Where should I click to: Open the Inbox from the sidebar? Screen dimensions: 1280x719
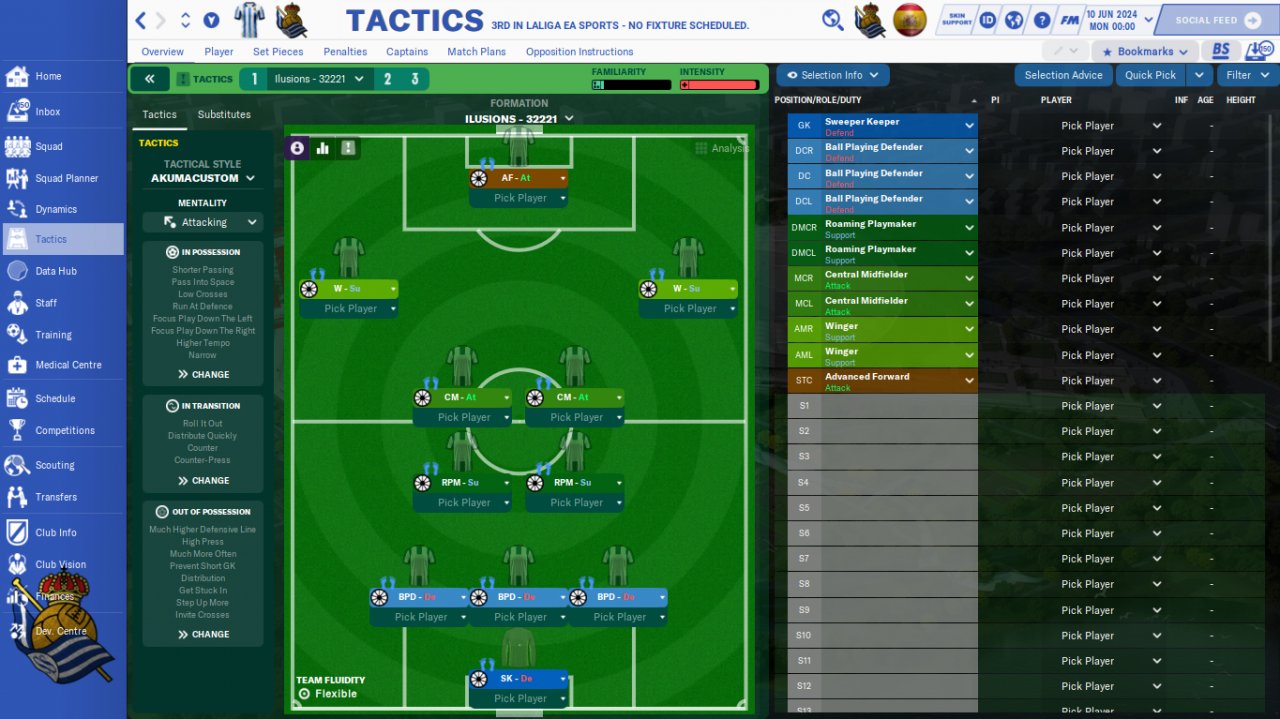click(47, 112)
